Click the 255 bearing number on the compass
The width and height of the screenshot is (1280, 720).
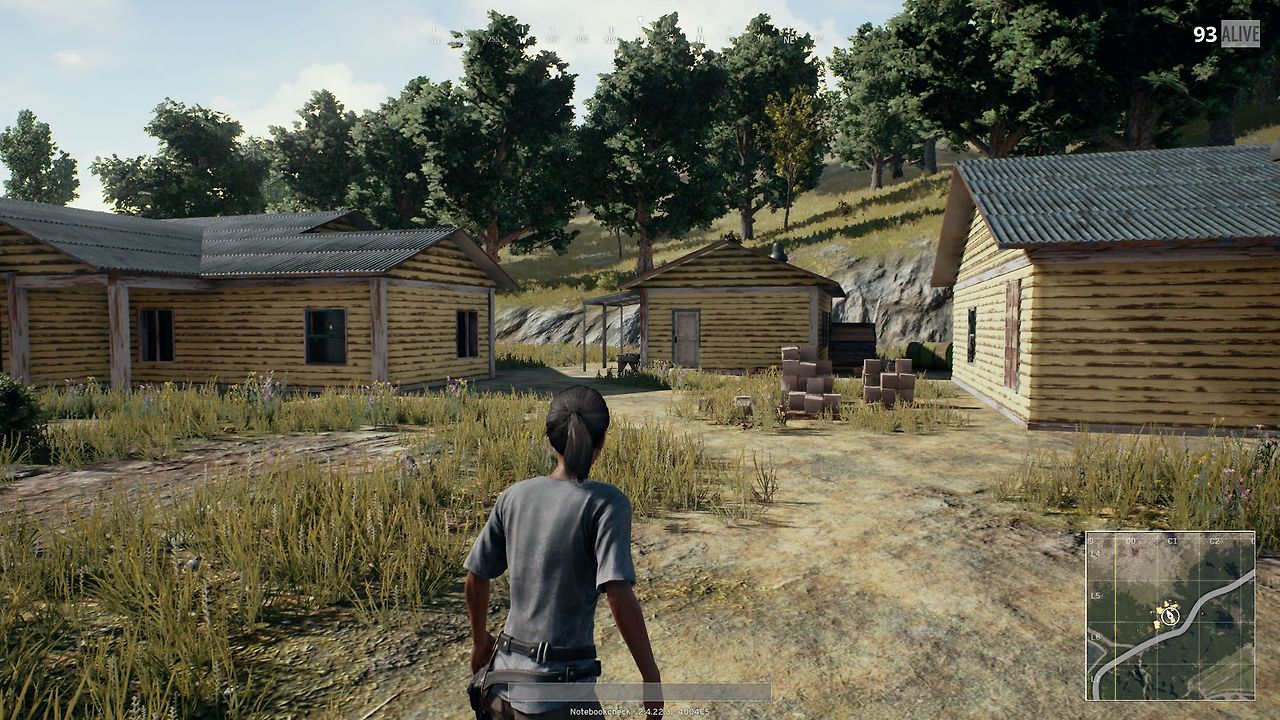(x=493, y=38)
